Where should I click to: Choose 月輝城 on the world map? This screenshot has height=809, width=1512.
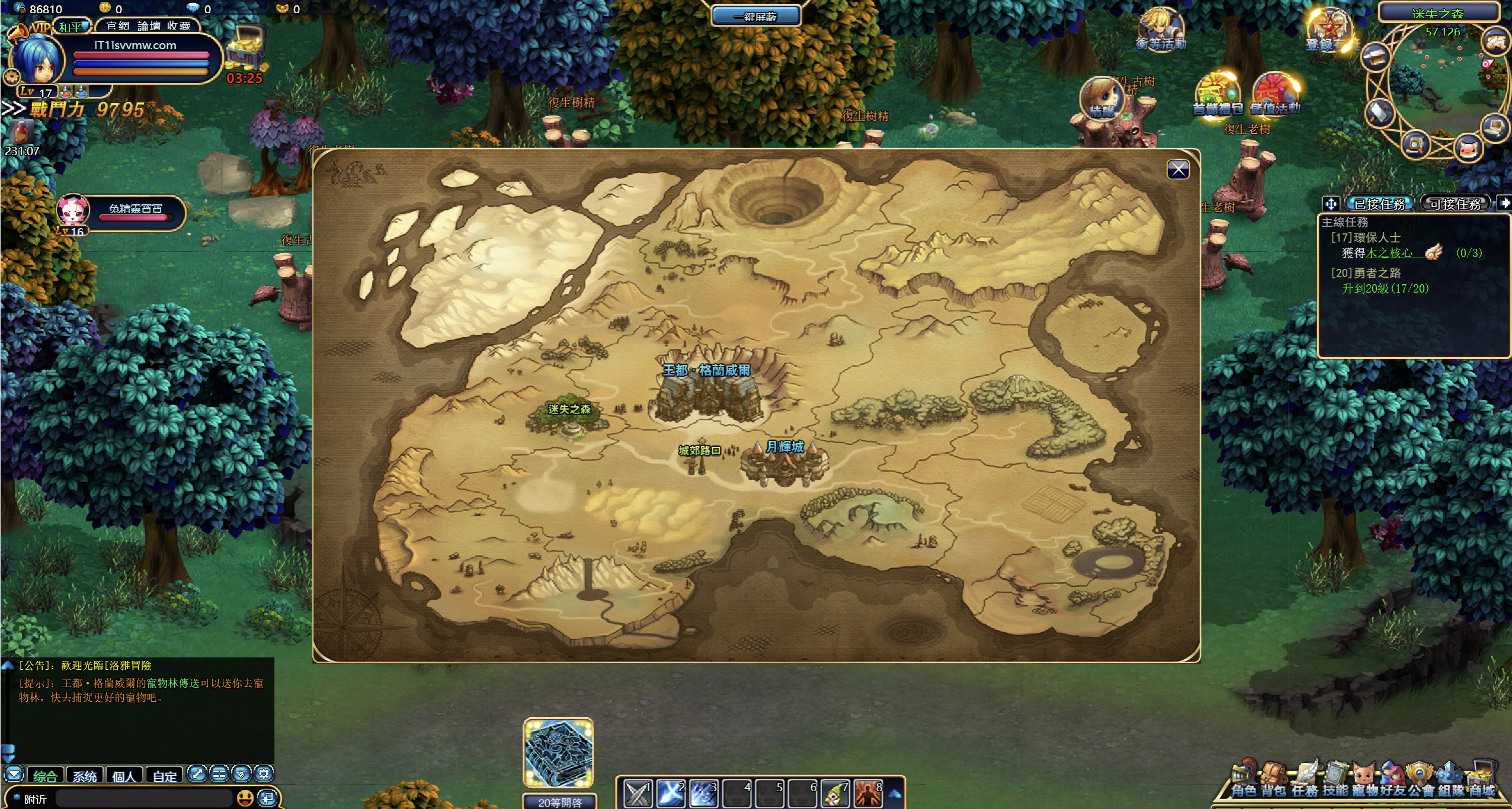784,463
